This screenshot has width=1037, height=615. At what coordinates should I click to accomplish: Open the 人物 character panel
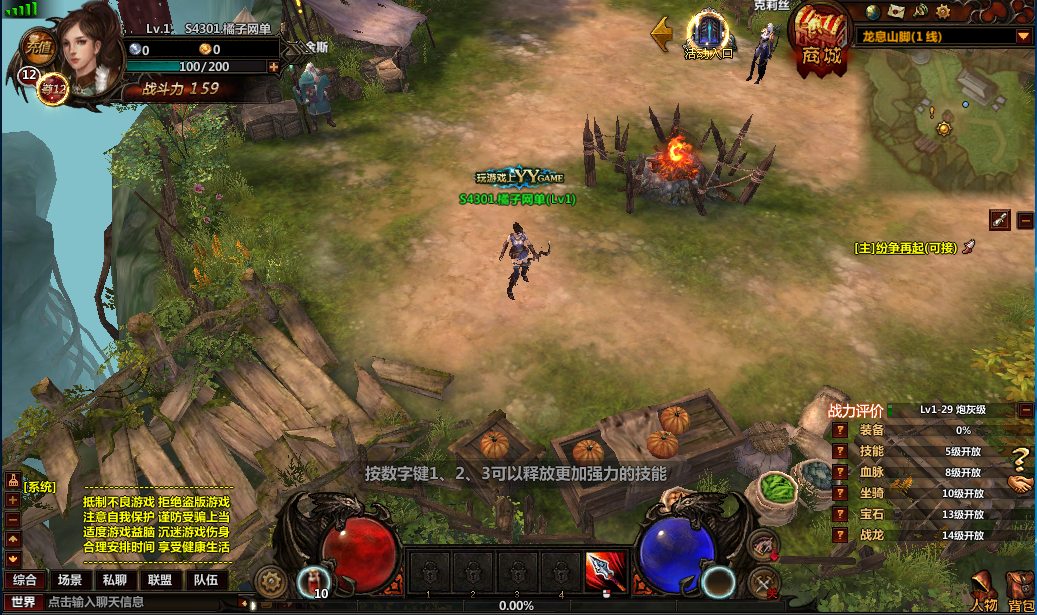(984, 592)
